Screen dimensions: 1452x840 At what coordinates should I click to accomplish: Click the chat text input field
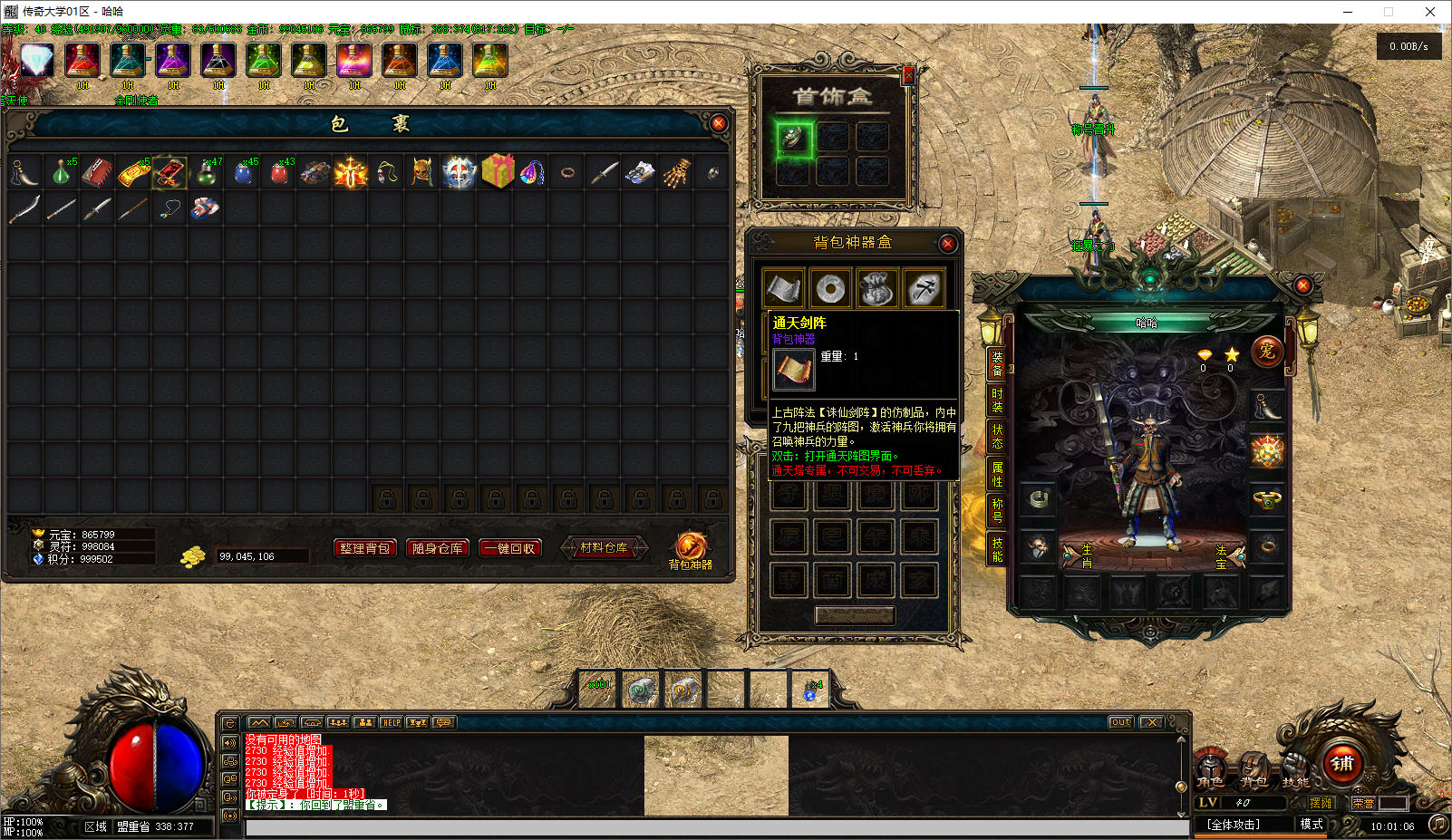716,826
